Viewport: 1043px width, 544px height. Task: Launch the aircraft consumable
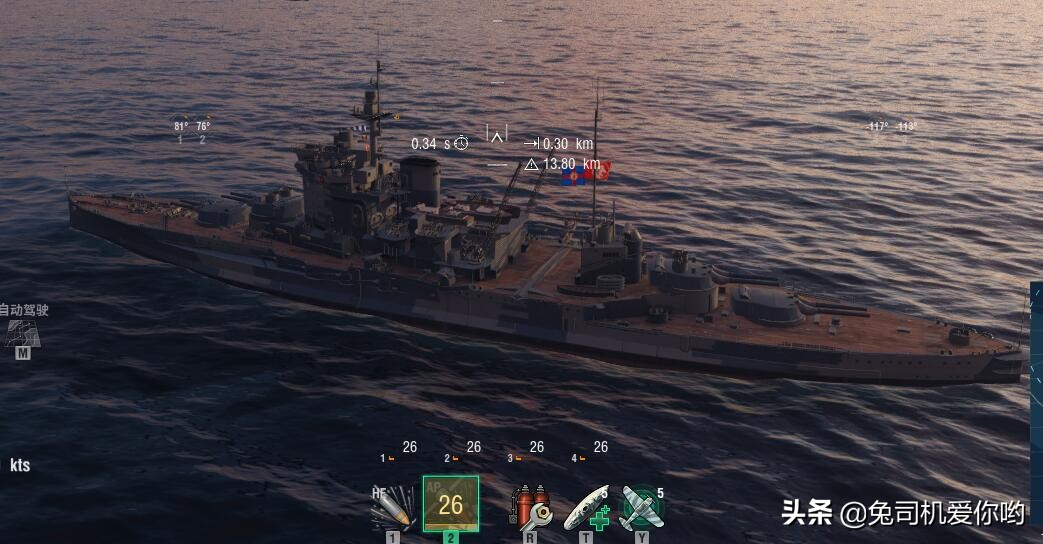641,507
